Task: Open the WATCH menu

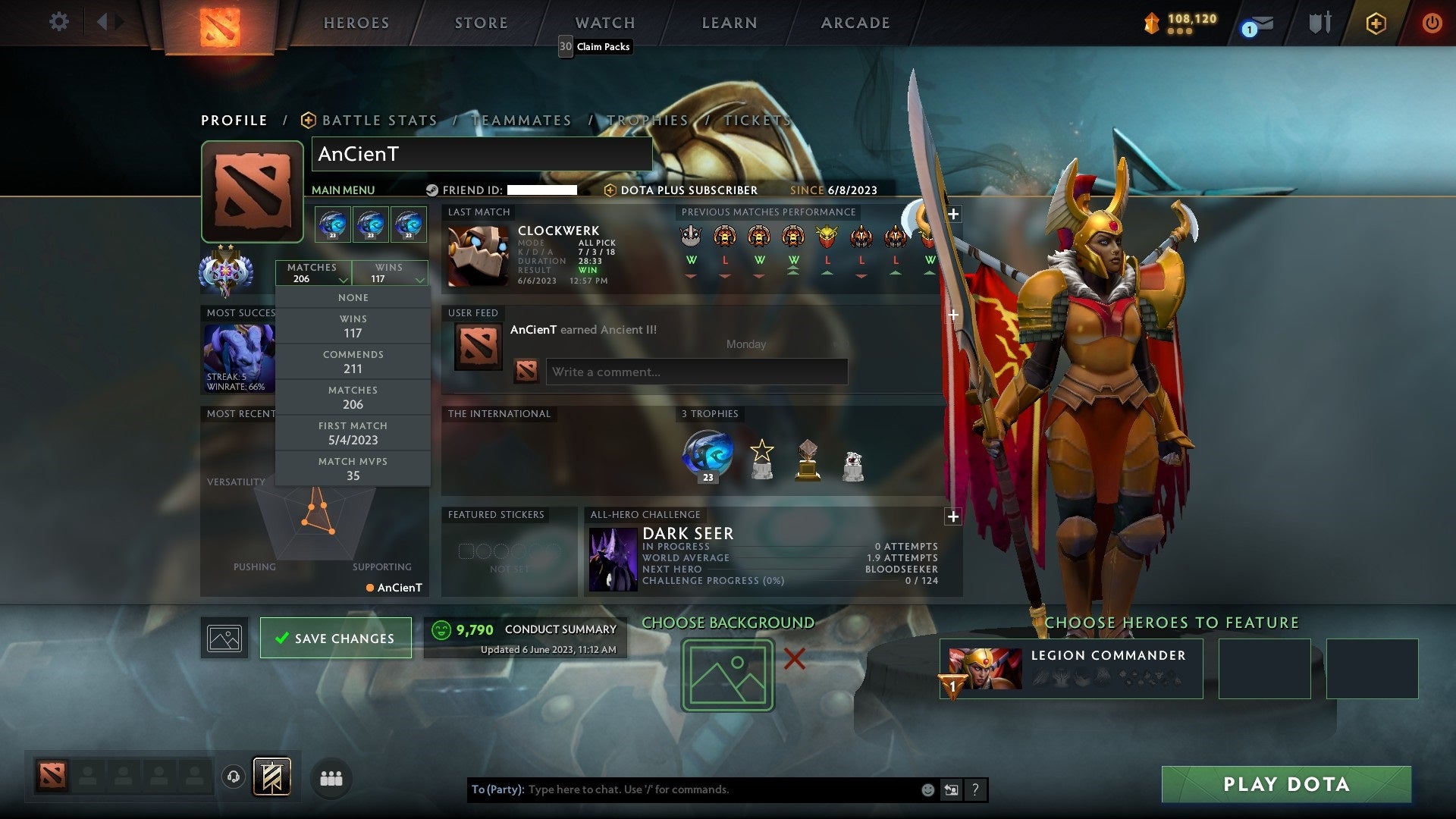Action: pyautogui.click(x=604, y=23)
